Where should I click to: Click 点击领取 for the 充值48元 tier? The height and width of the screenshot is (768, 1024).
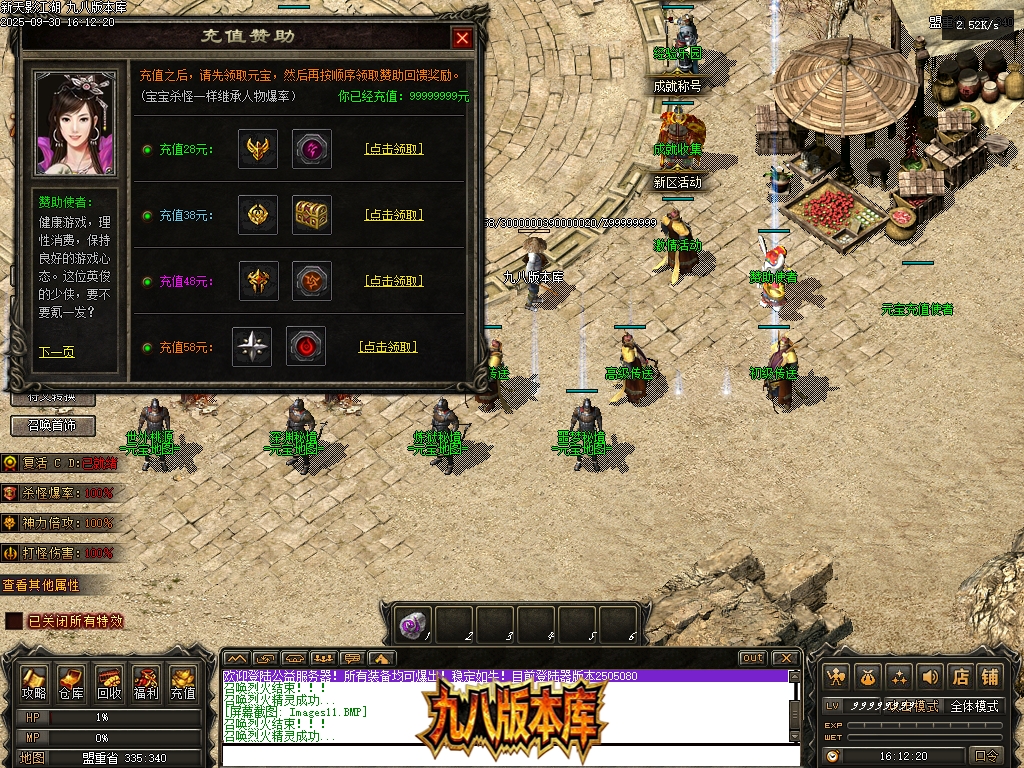click(393, 281)
